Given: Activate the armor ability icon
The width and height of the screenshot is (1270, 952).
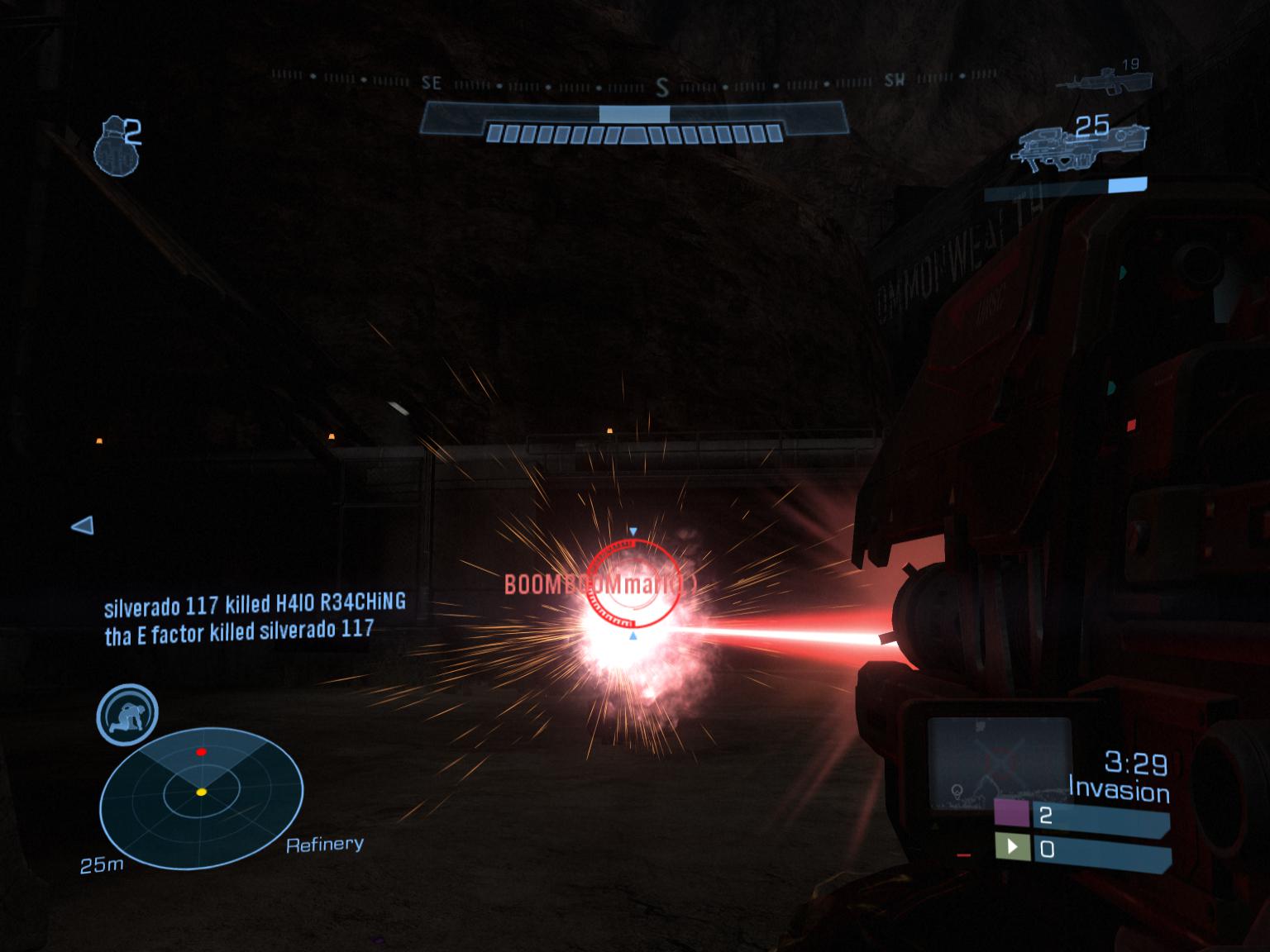Looking at the screenshot, I should [x=127, y=714].
